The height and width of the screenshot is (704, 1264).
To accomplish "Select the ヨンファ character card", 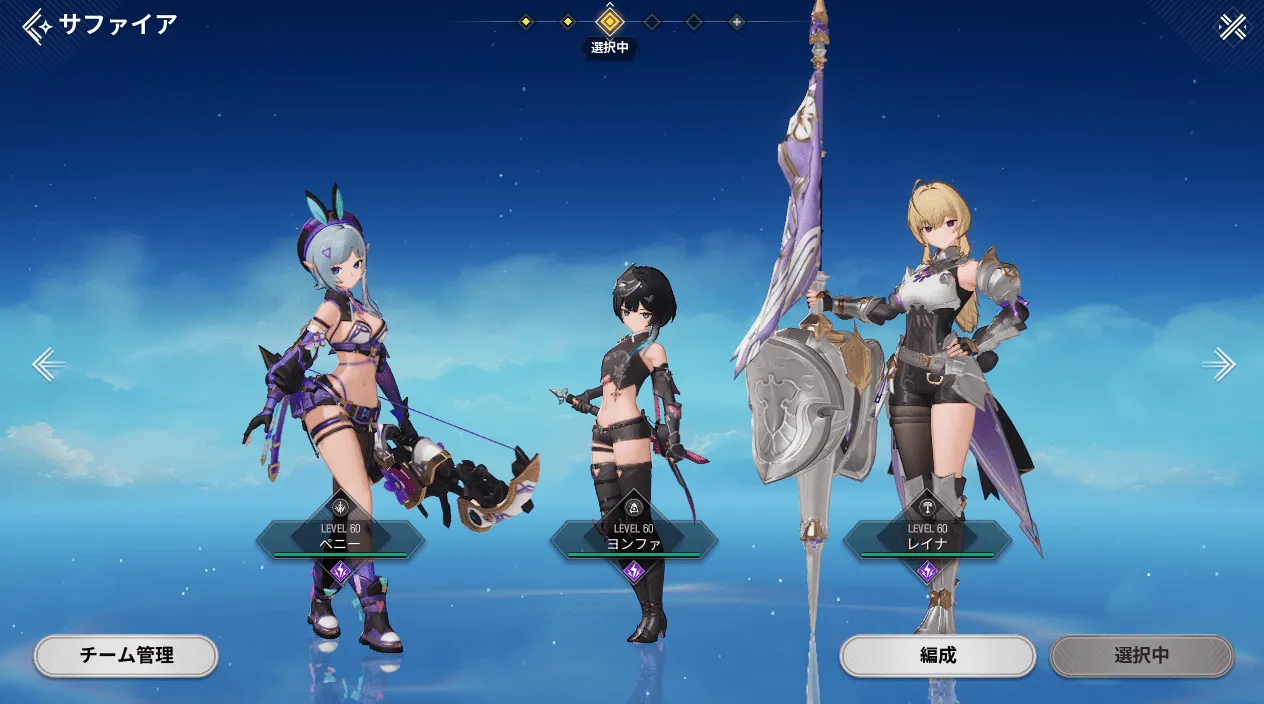I will [633, 539].
